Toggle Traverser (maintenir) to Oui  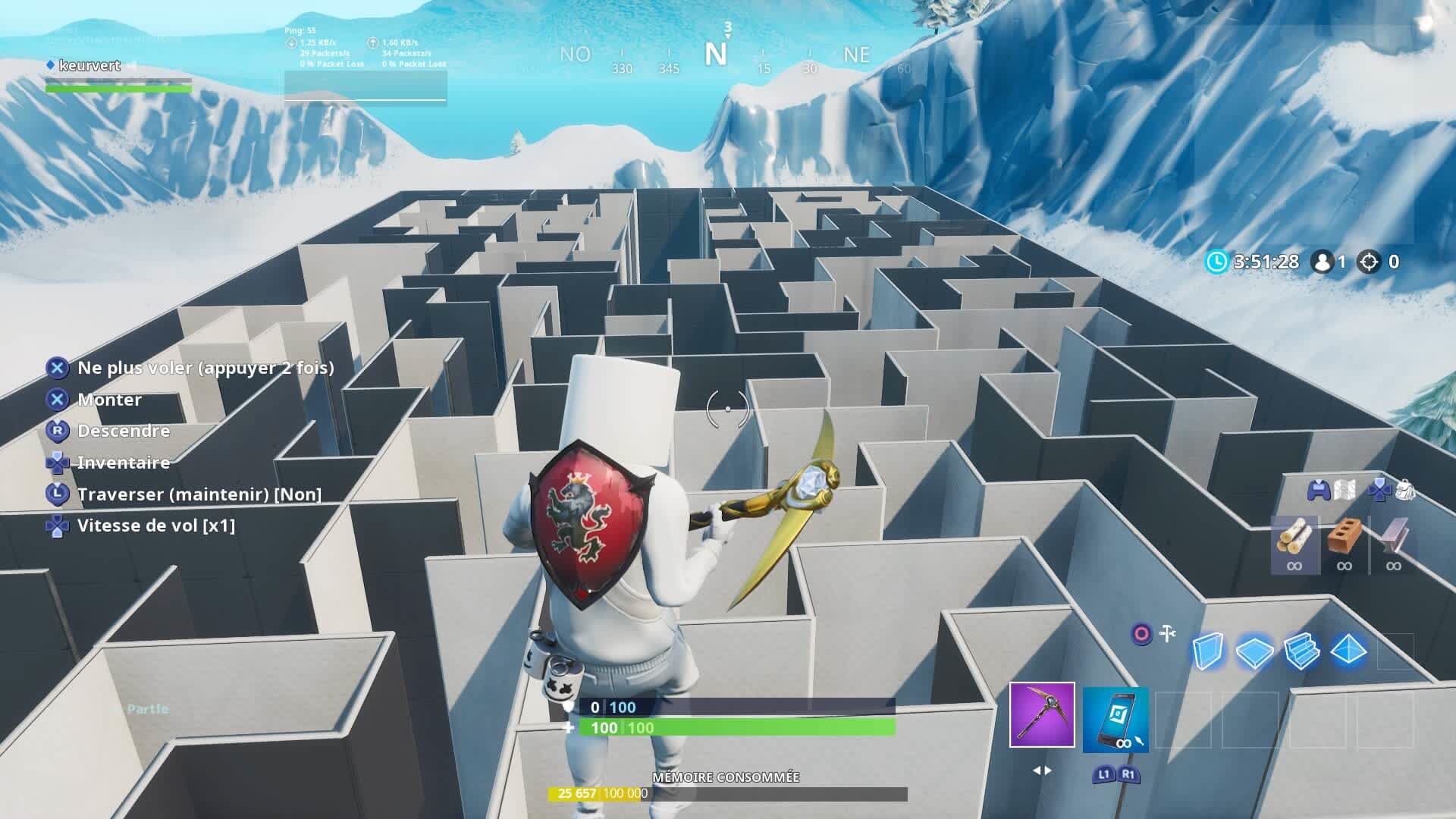tap(201, 494)
